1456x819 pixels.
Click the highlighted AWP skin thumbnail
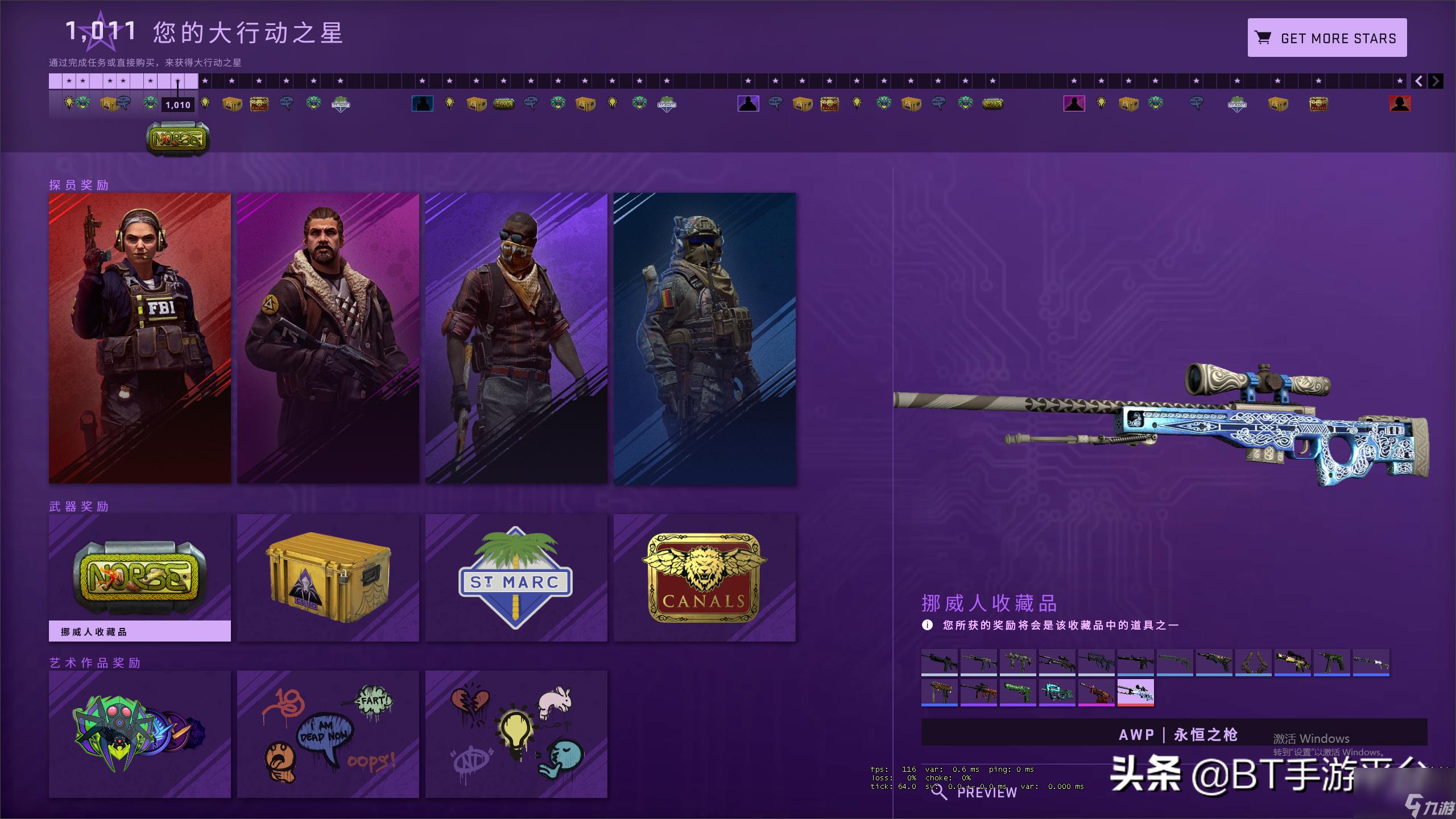pos(1135,692)
